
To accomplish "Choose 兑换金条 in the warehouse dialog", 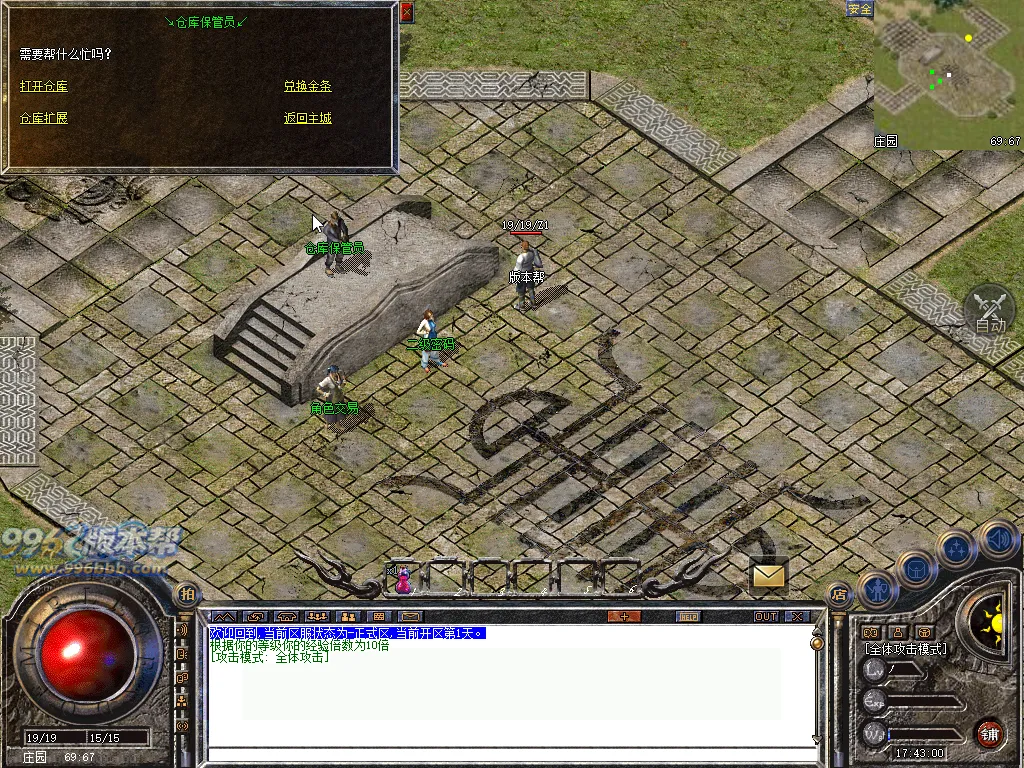I will (x=307, y=87).
